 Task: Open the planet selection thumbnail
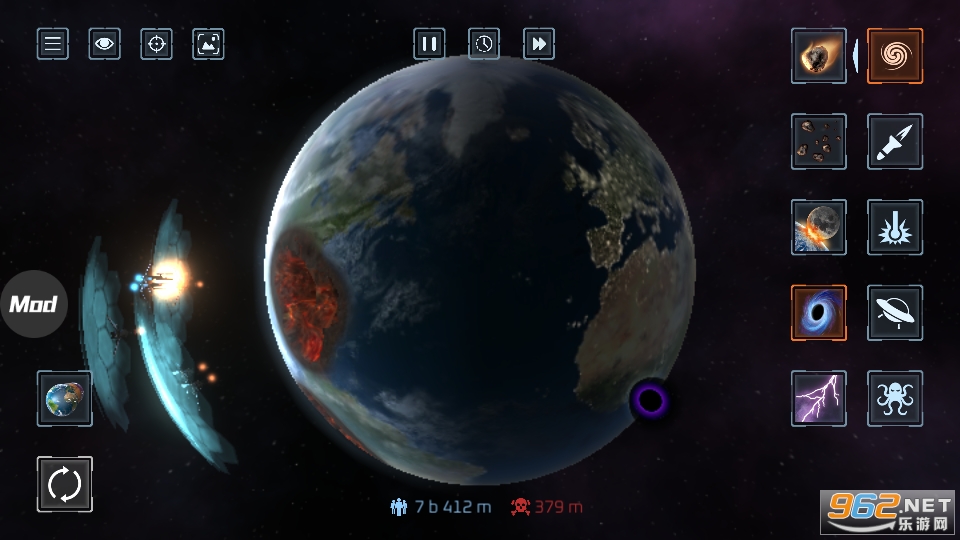click(65, 399)
